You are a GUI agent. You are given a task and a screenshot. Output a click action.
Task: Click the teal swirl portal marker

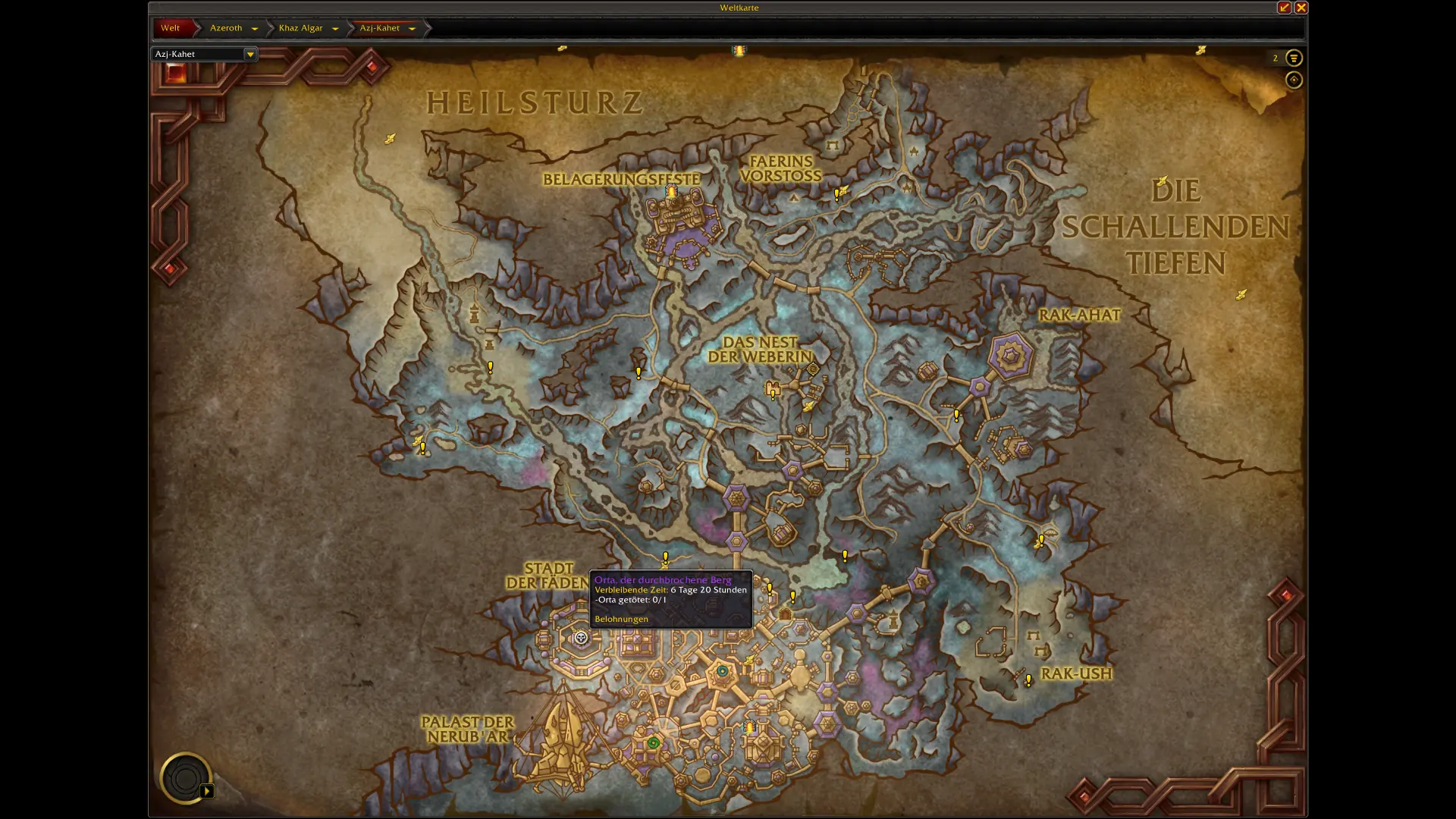click(x=723, y=671)
